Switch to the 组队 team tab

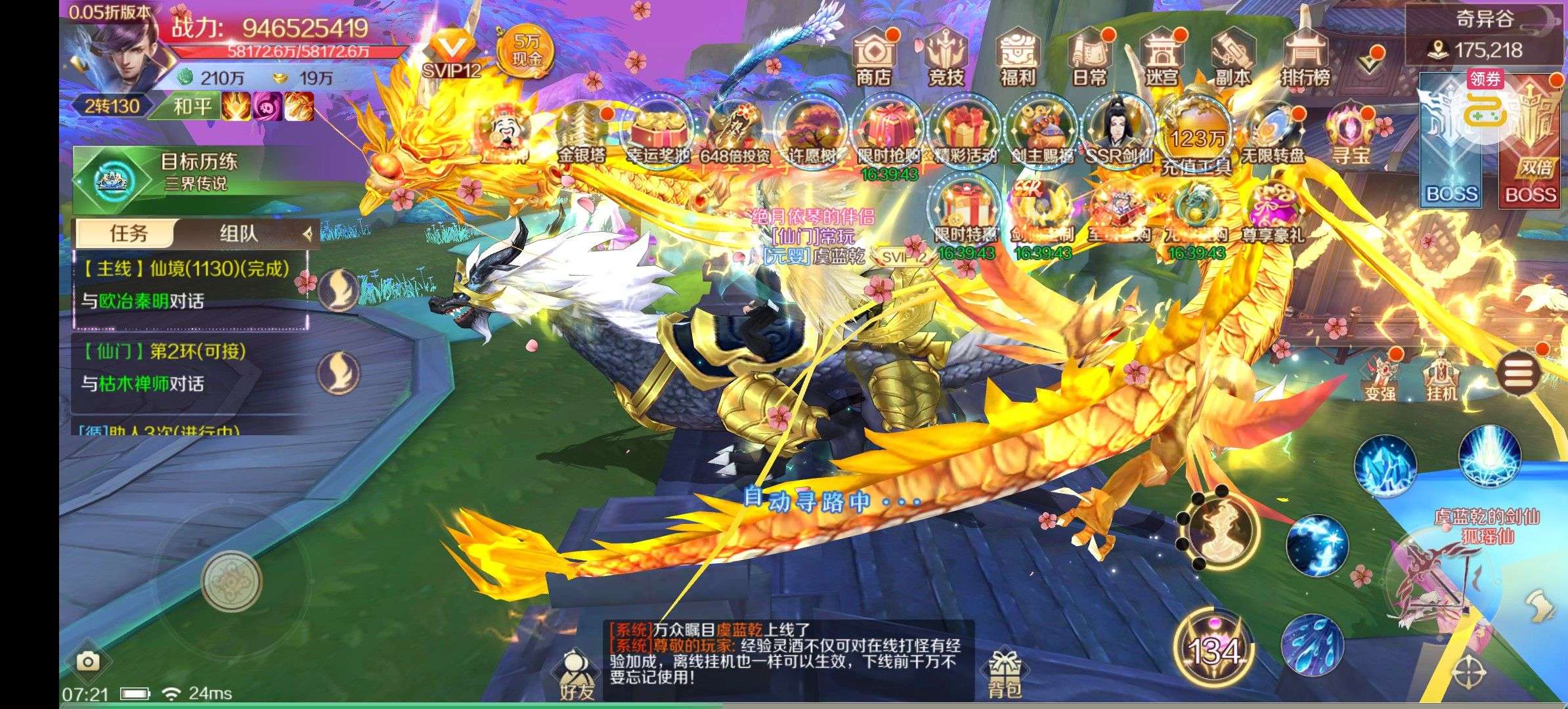239,234
